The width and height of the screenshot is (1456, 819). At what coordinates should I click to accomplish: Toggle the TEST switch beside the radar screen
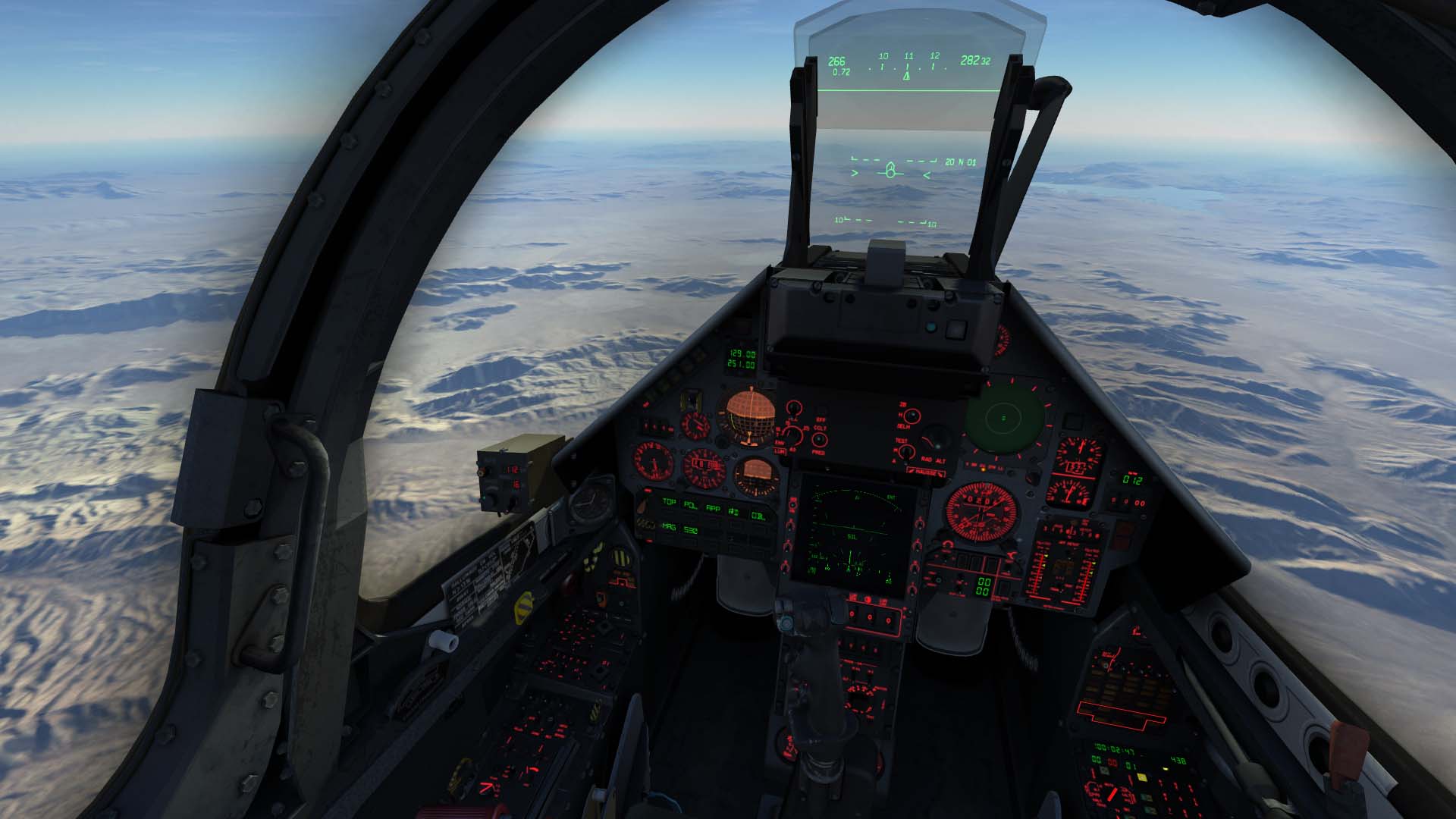[x=905, y=452]
